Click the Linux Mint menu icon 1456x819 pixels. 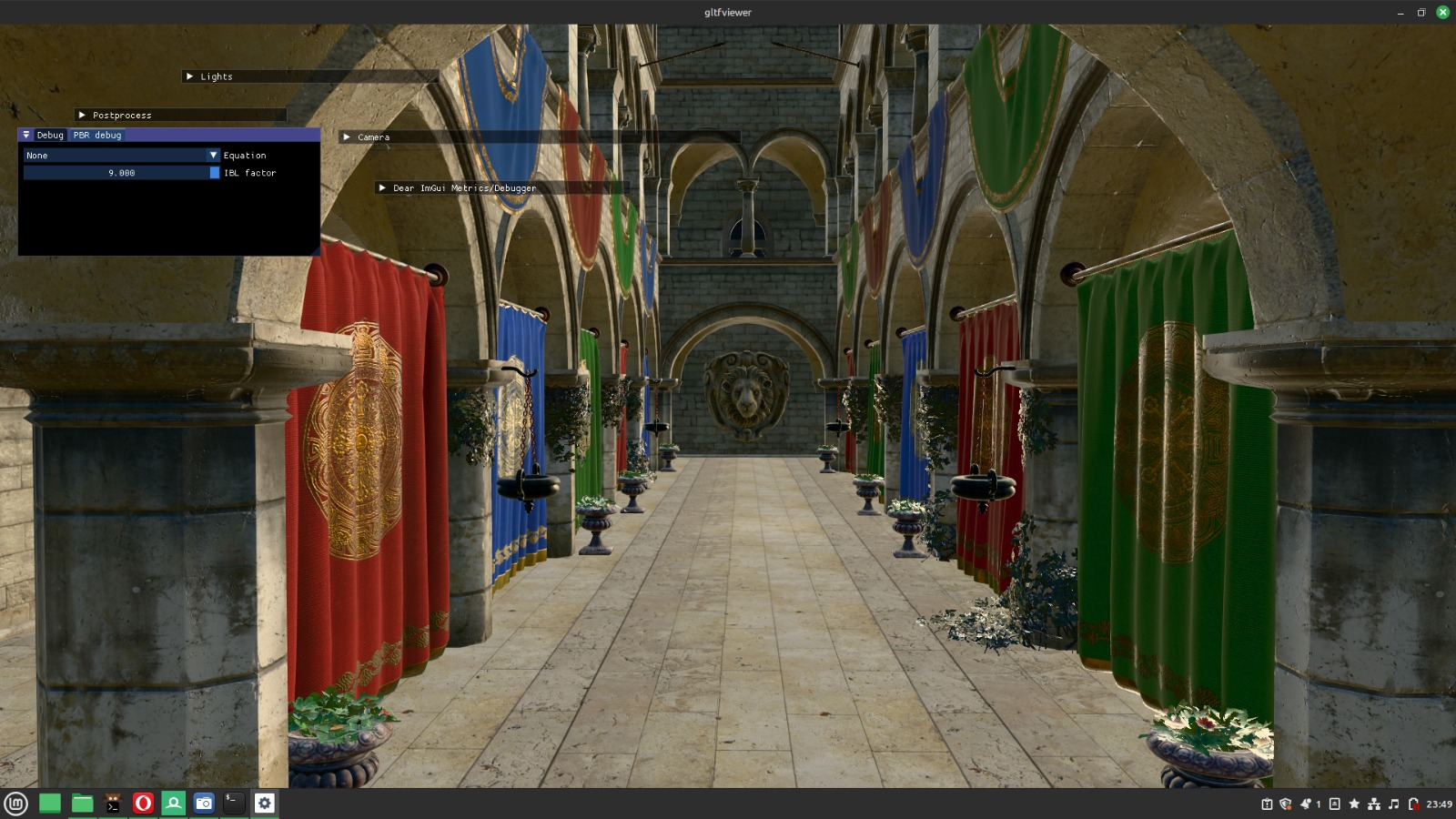tap(15, 804)
